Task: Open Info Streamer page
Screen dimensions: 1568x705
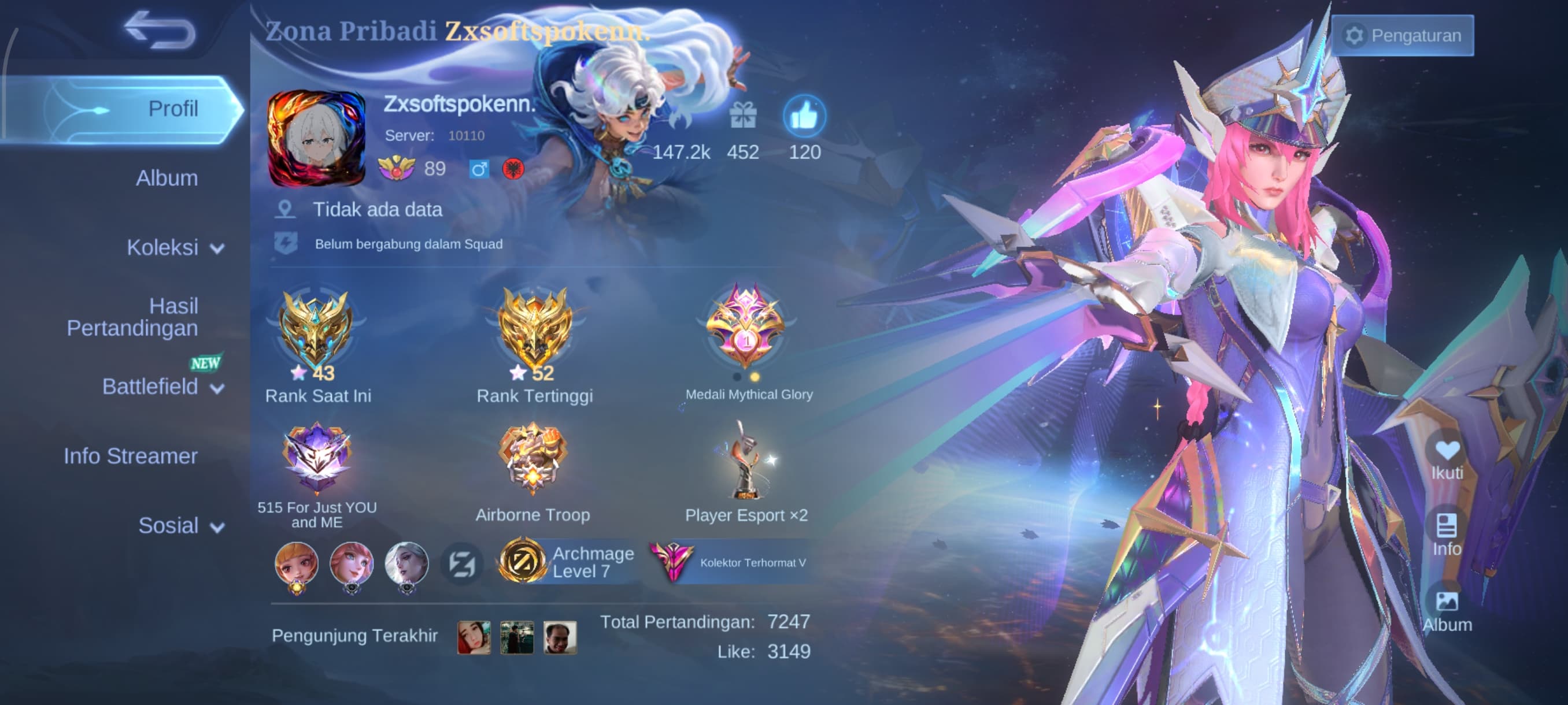Action: (x=131, y=456)
